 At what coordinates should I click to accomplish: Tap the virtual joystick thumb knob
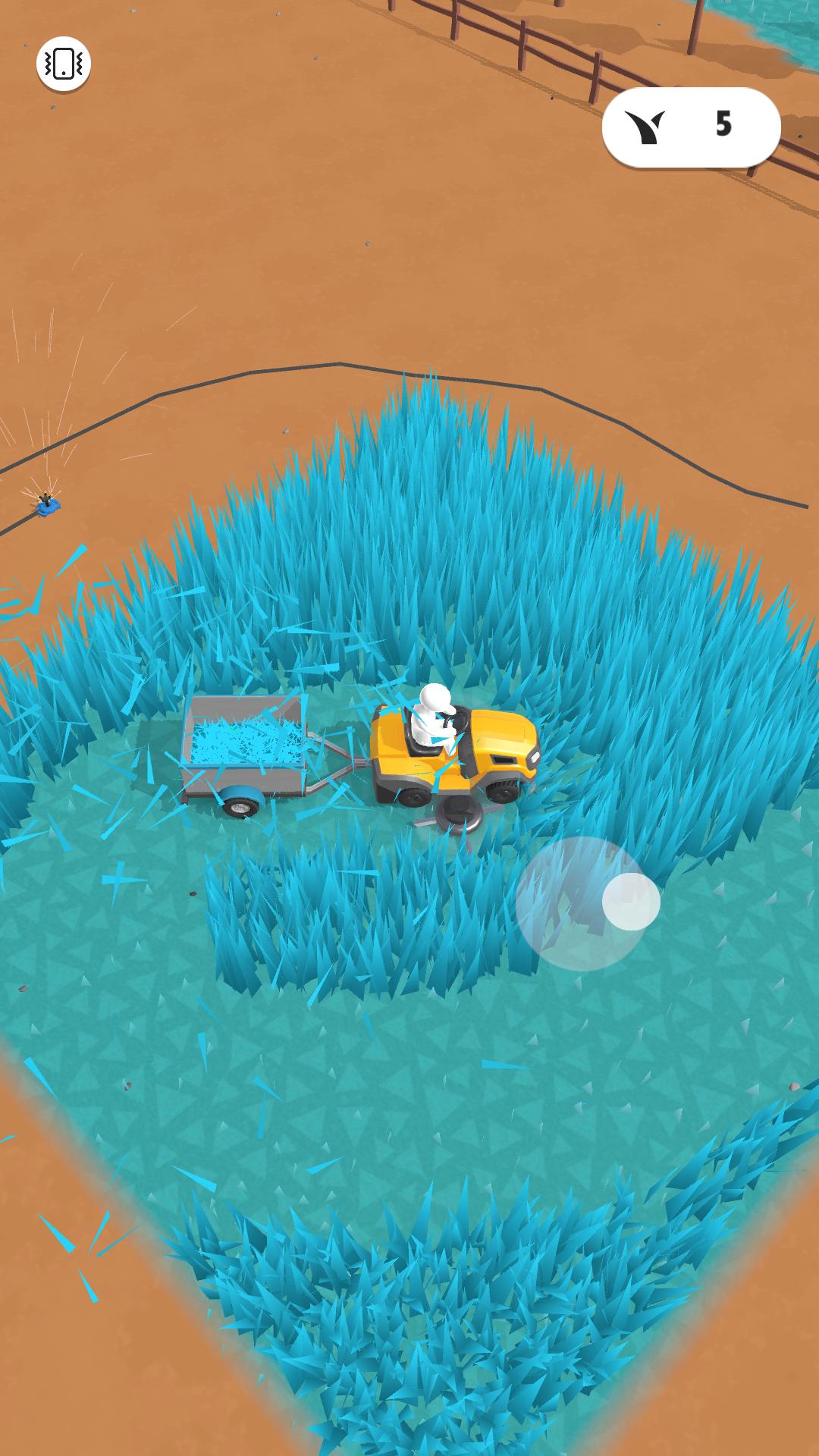click(x=631, y=901)
